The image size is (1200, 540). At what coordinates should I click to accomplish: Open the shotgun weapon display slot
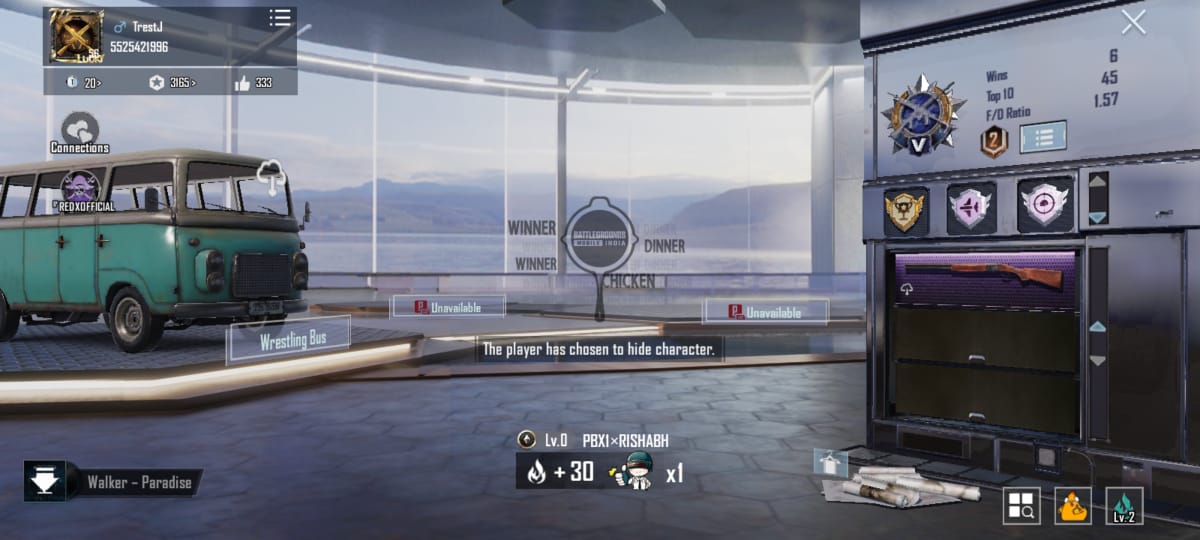984,279
